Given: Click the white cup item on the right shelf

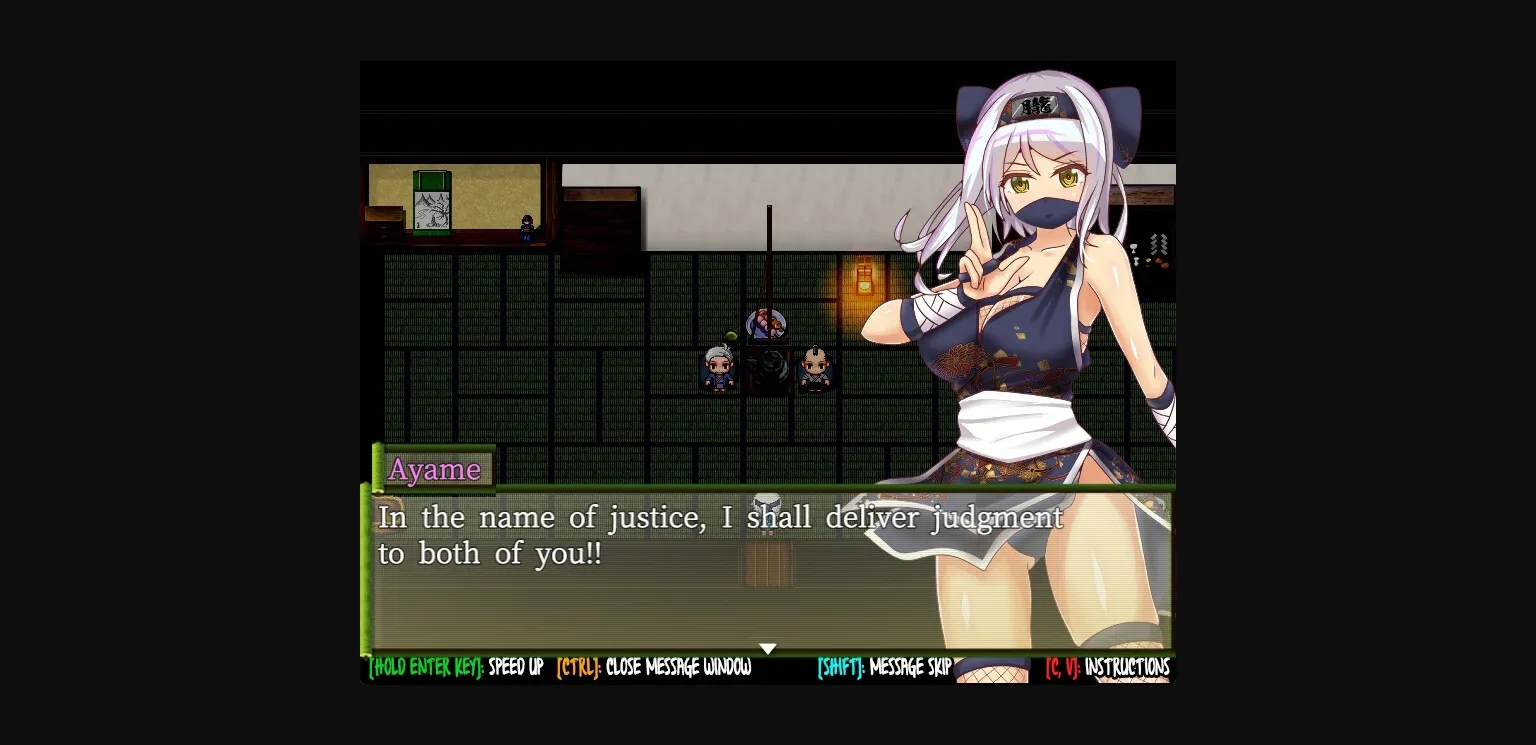Looking at the screenshot, I should point(1133,248).
